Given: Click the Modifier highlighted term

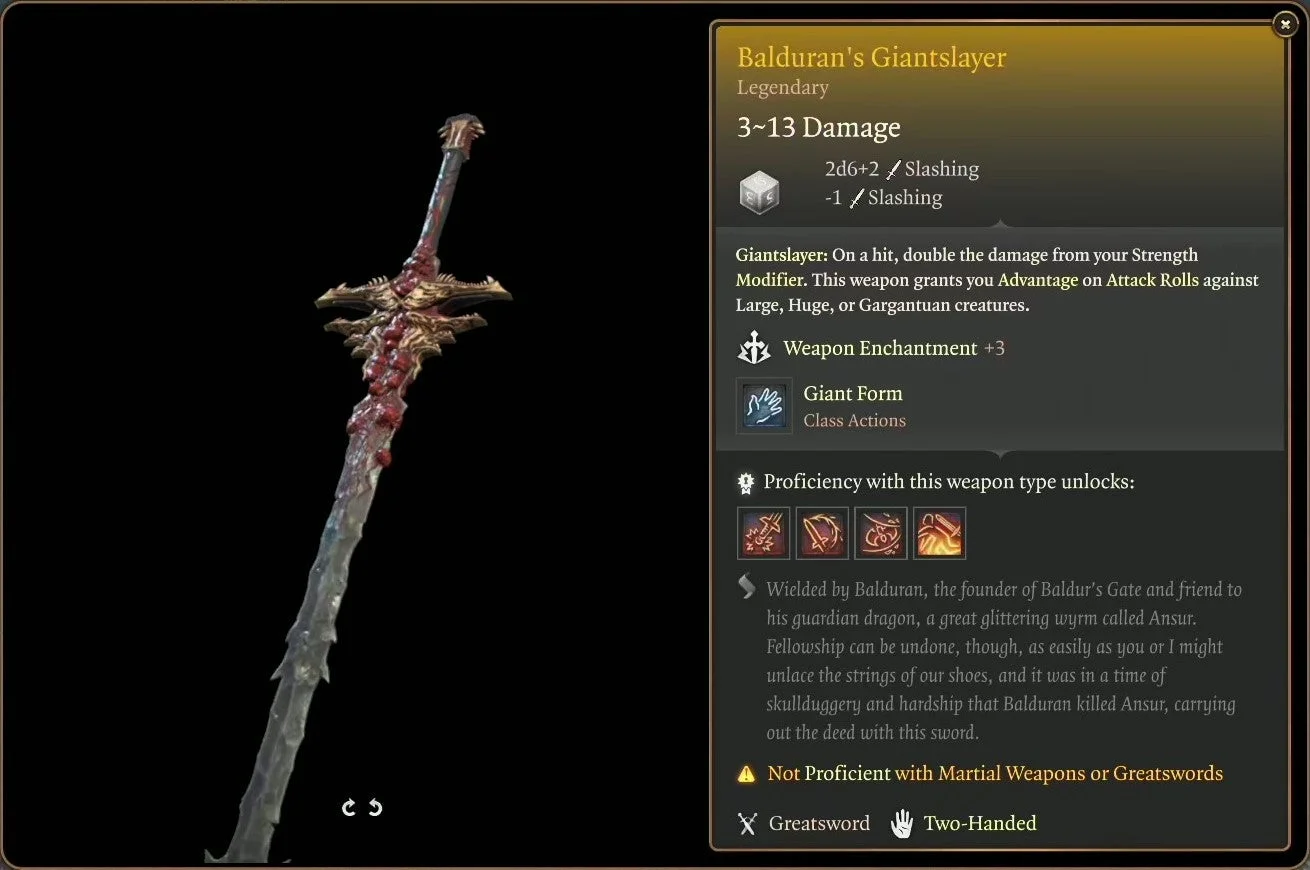Looking at the screenshot, I should (769, 280).
